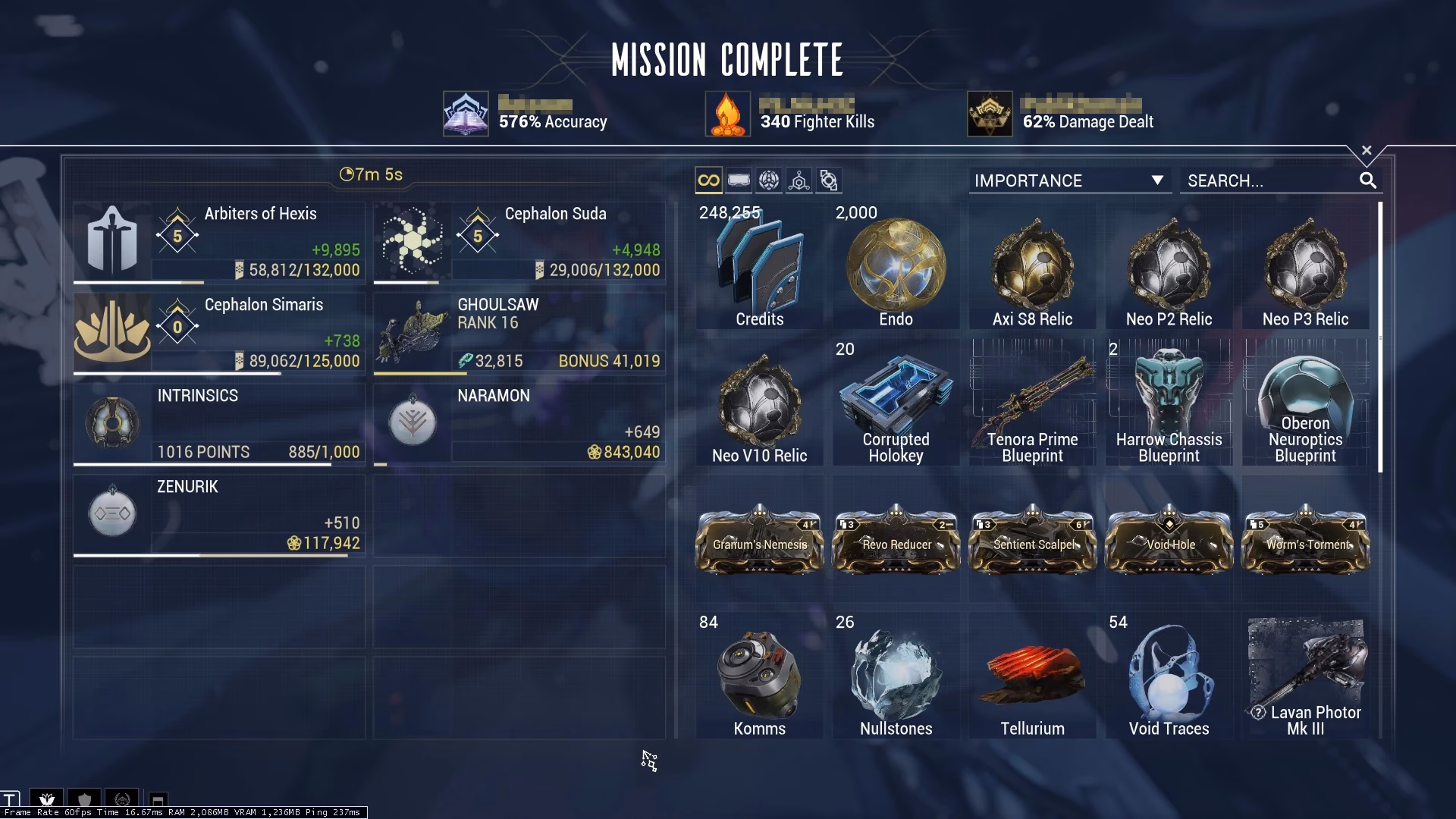
Task: Click the Zenurik focus school icon
Action: [x=112, y=513]
